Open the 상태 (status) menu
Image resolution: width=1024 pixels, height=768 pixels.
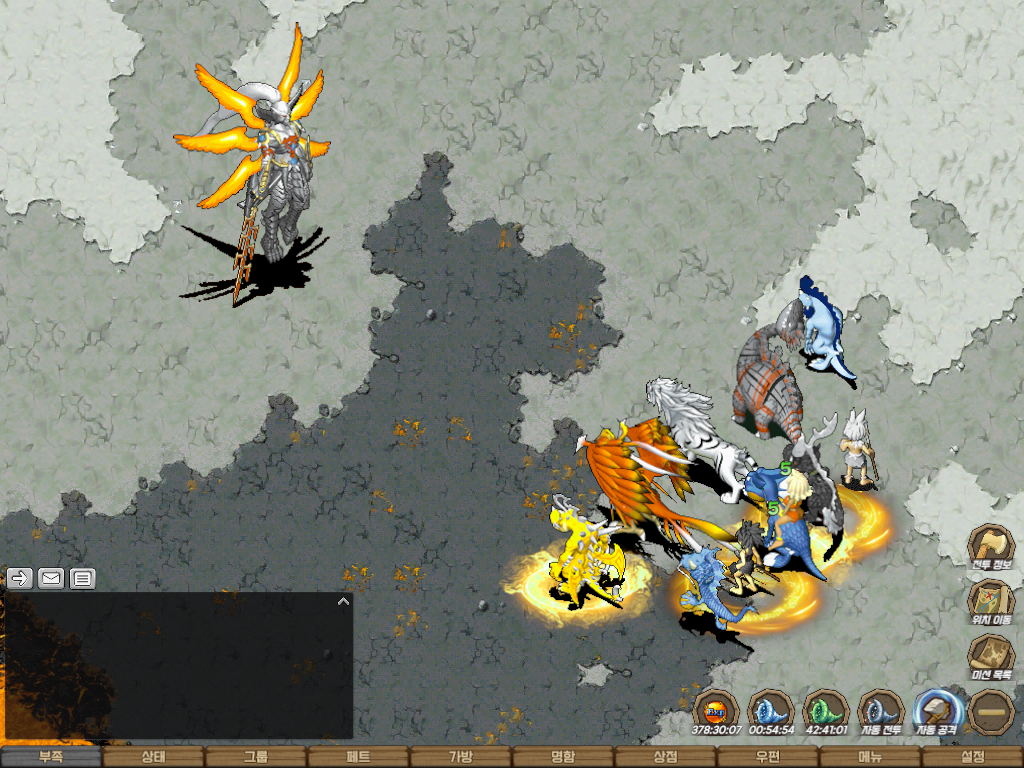tap(153, 757)
